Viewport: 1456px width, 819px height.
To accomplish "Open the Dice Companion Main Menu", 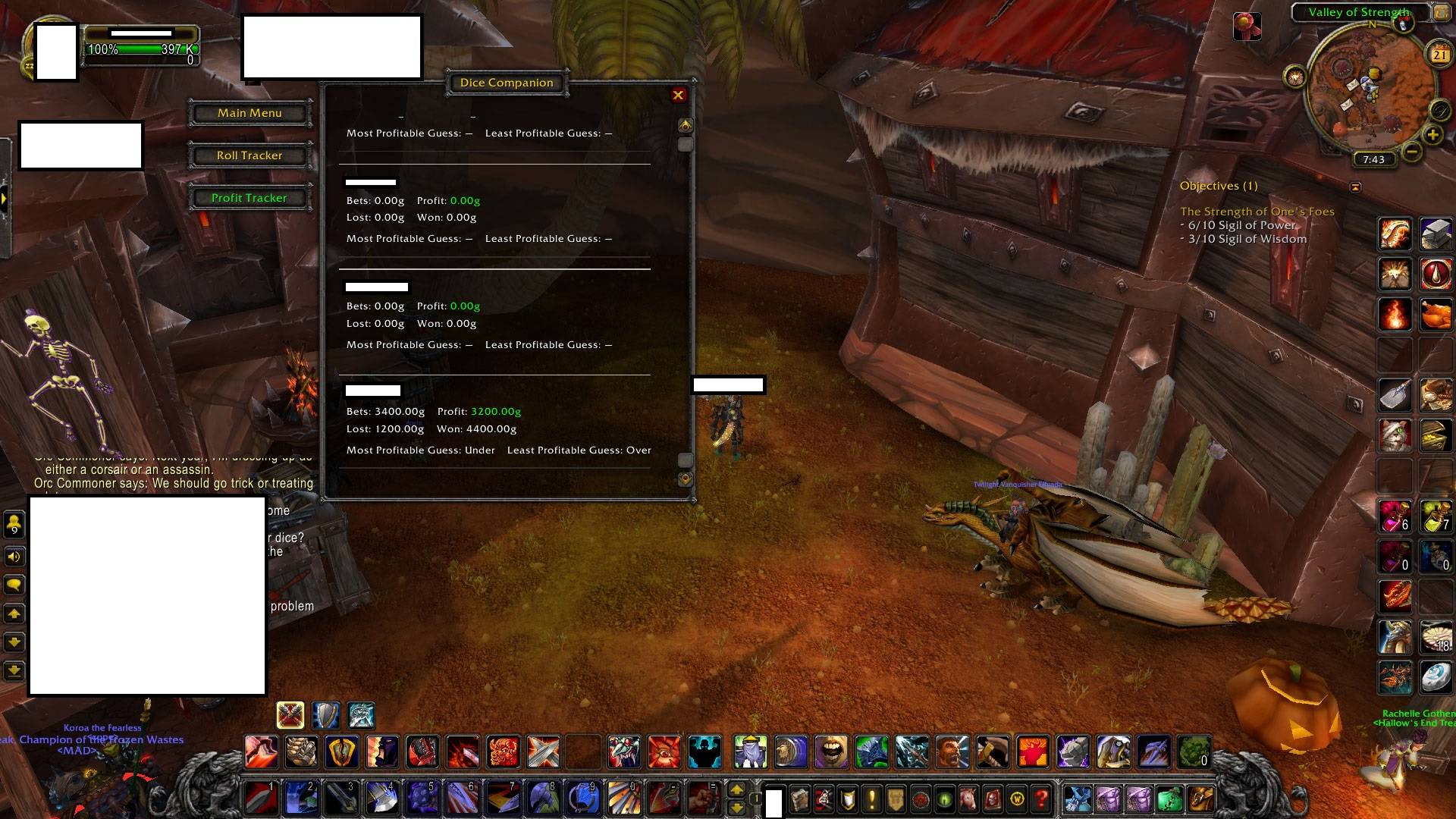I will click(249, 113).
